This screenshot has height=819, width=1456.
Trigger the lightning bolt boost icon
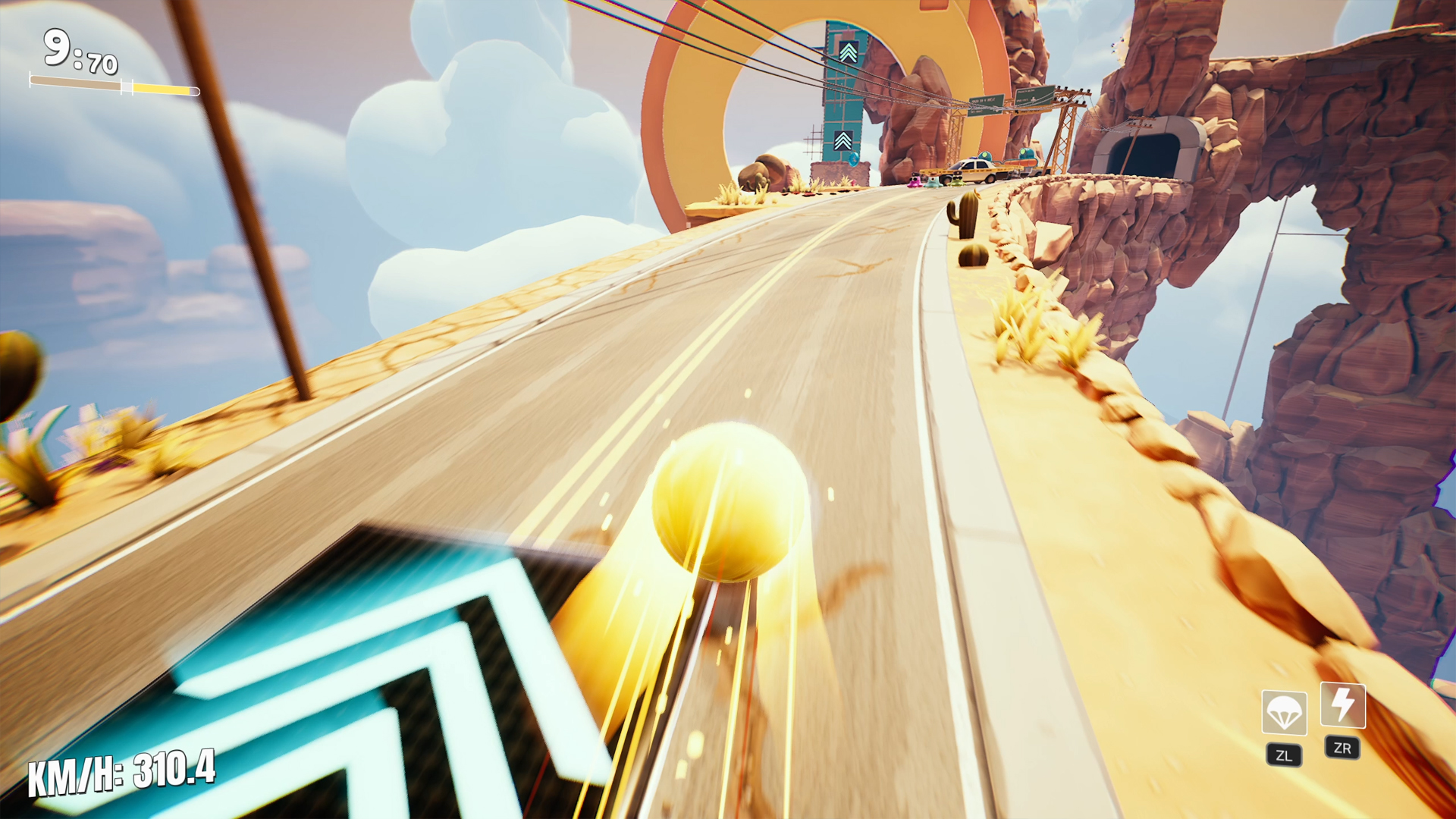(1342, 705)
